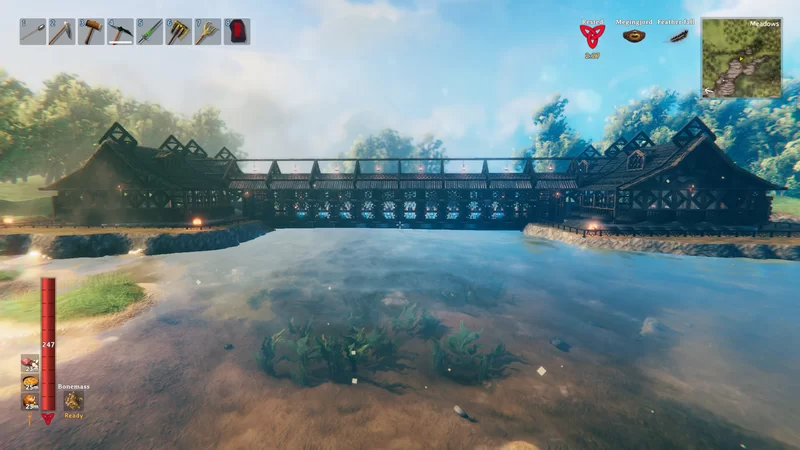
Task: Pick the cultivator in hotbar slot 7
Action: tap(207, 31)
